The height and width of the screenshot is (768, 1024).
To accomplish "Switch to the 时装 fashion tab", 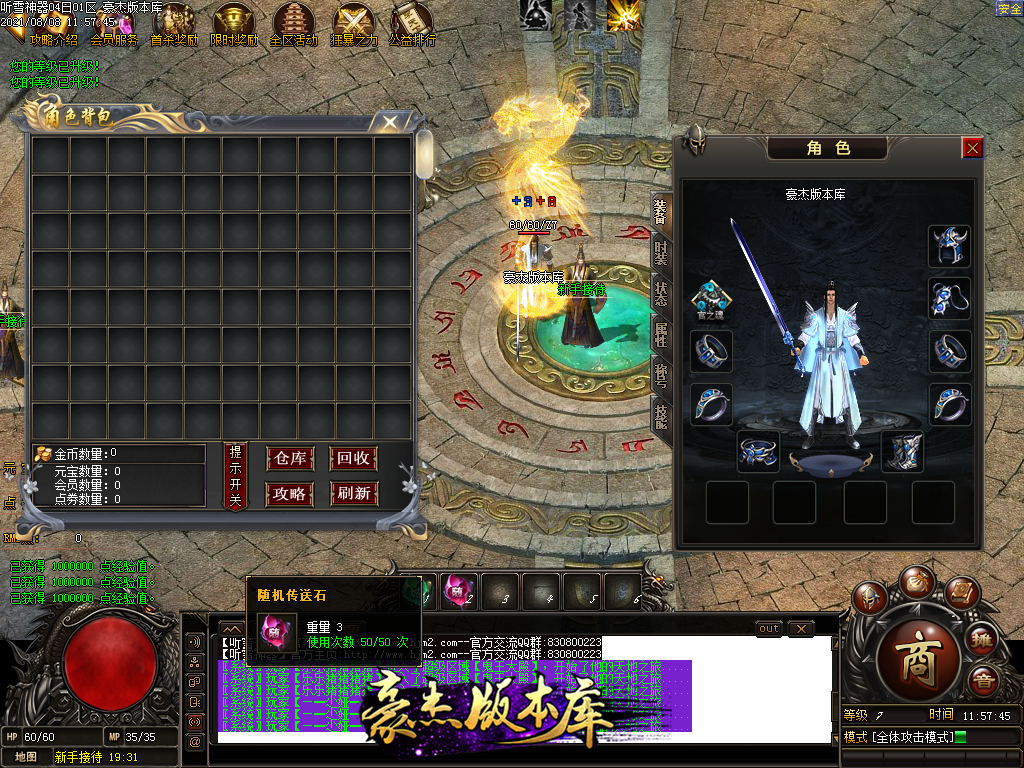I will [x=661, y=253].
